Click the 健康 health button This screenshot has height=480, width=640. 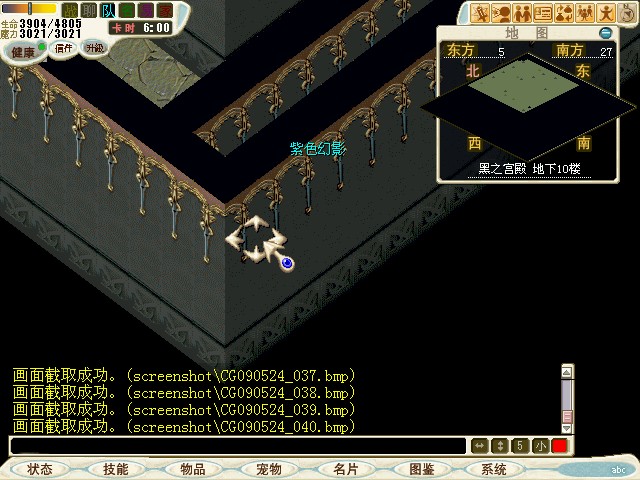tap(23, 48)
